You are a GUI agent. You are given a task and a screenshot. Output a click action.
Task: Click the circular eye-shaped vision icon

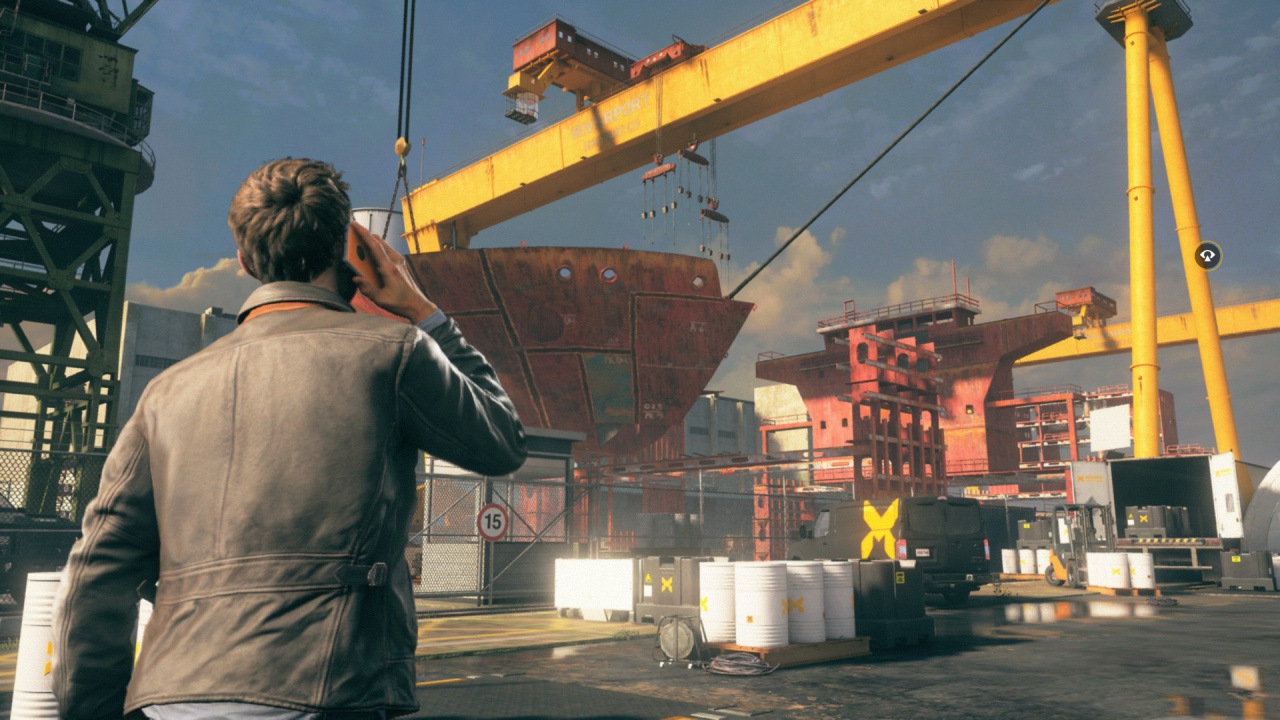click(x=1207, y=256)
